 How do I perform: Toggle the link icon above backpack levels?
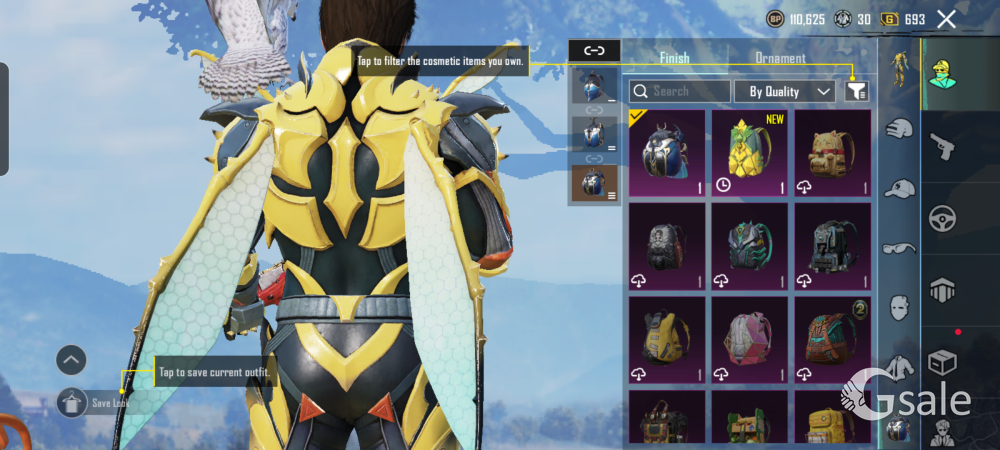click(x=594, y=50)
